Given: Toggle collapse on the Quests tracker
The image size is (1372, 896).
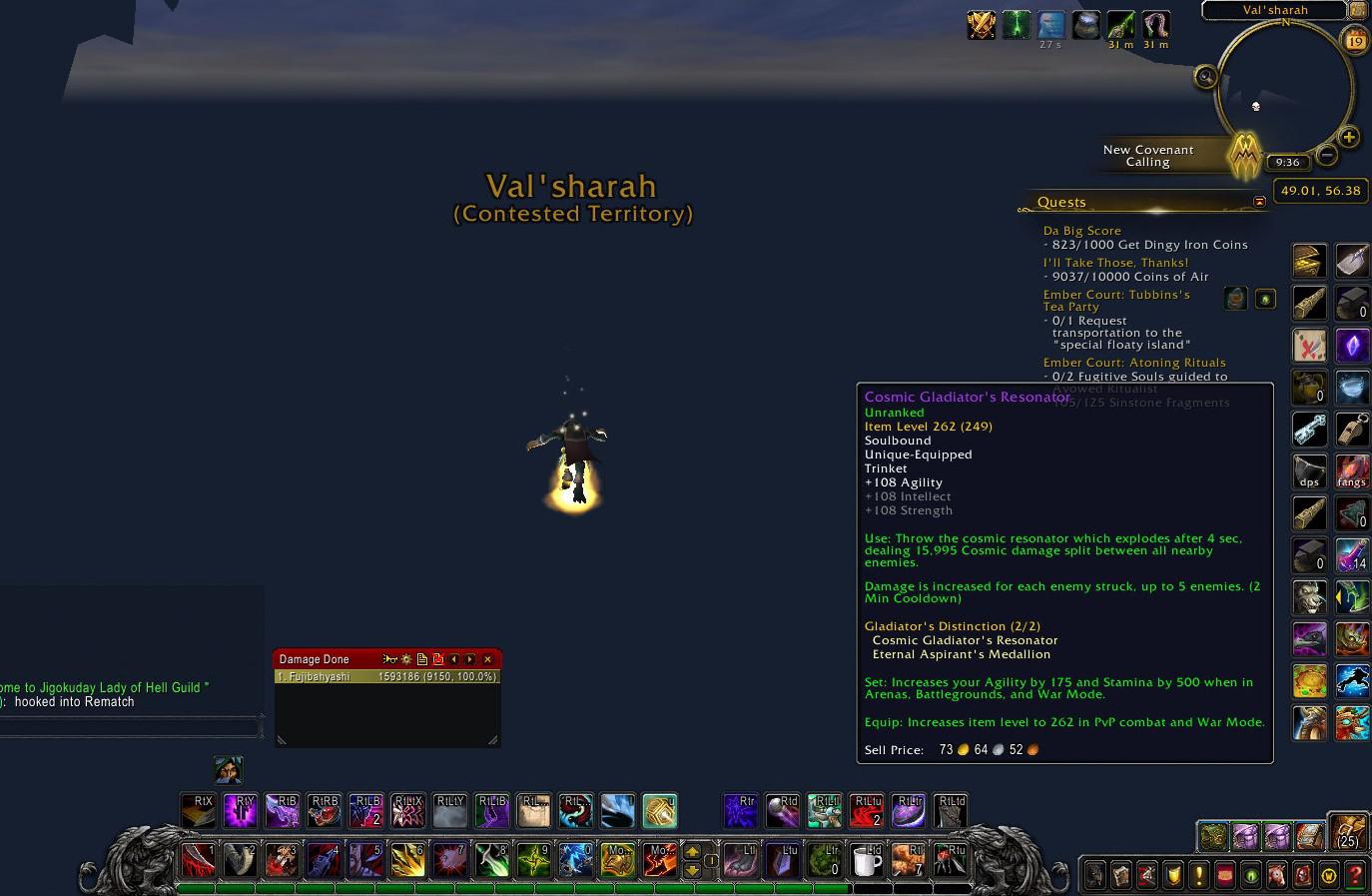Looking at the screenshot, I should click(x=1260, y=201).
